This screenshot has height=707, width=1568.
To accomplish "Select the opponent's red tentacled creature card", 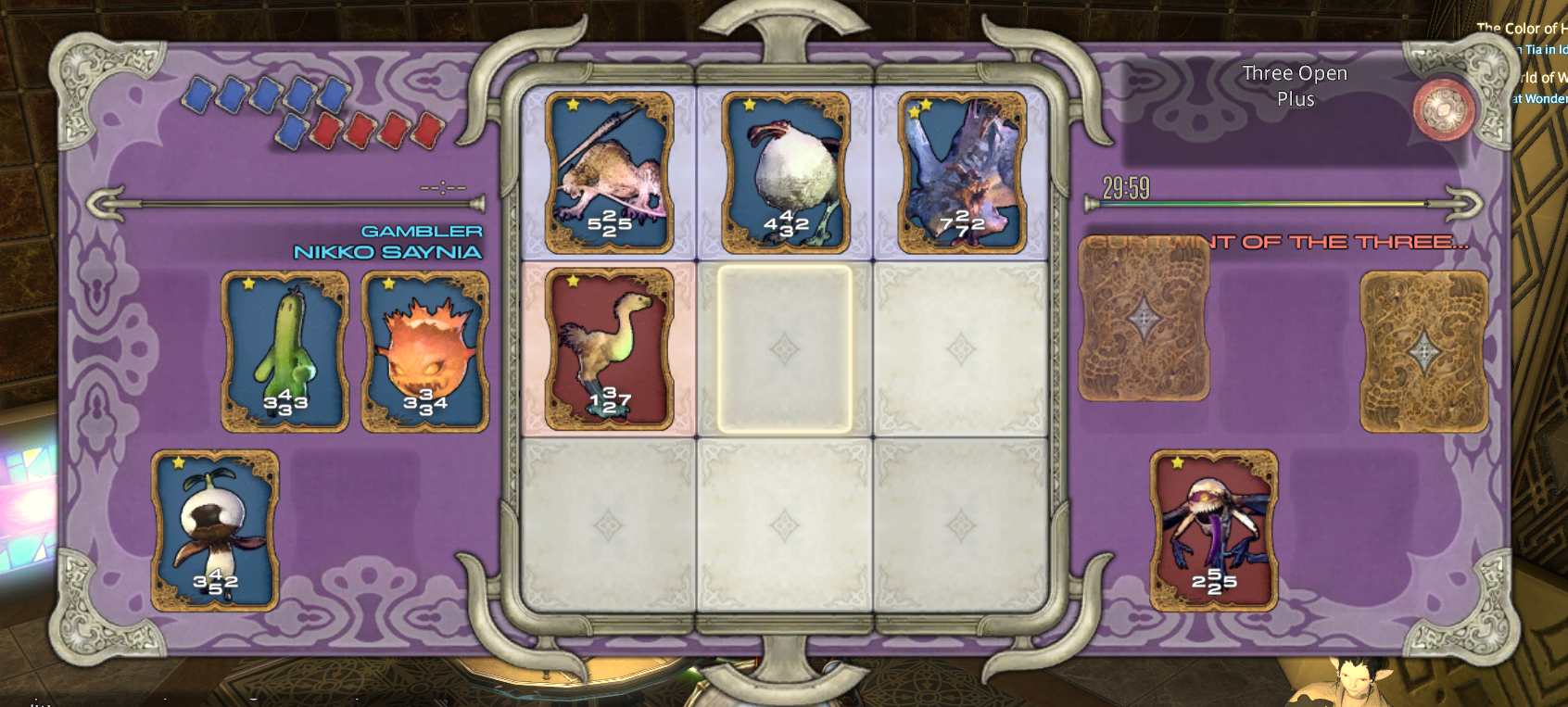I will [1213, 530].
